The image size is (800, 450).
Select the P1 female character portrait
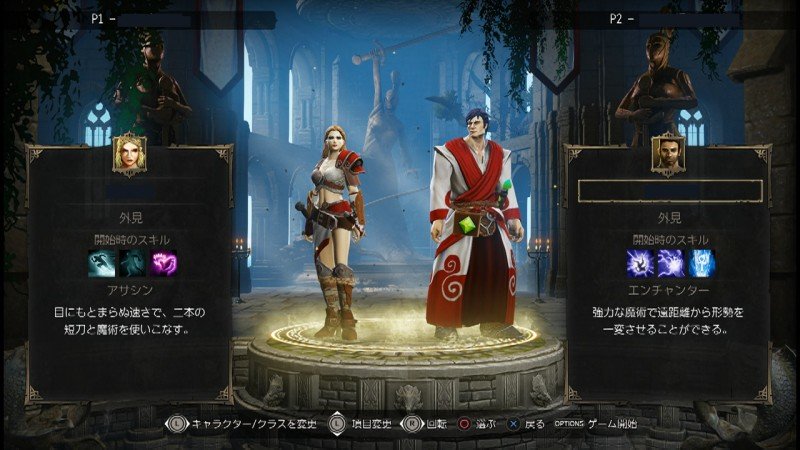131,154
